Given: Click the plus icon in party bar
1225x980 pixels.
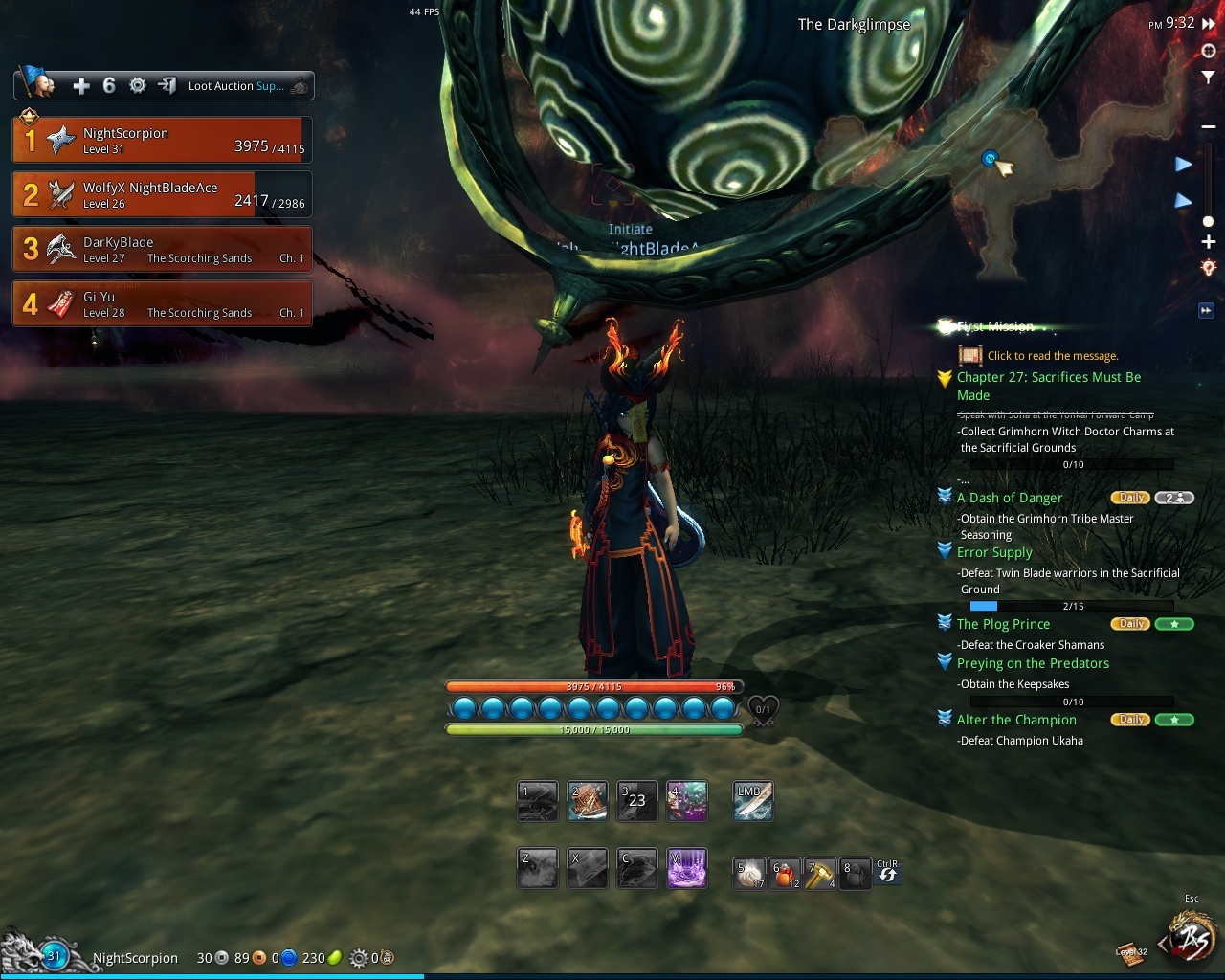Looking at the screenshot, I should tap(81, 86).
